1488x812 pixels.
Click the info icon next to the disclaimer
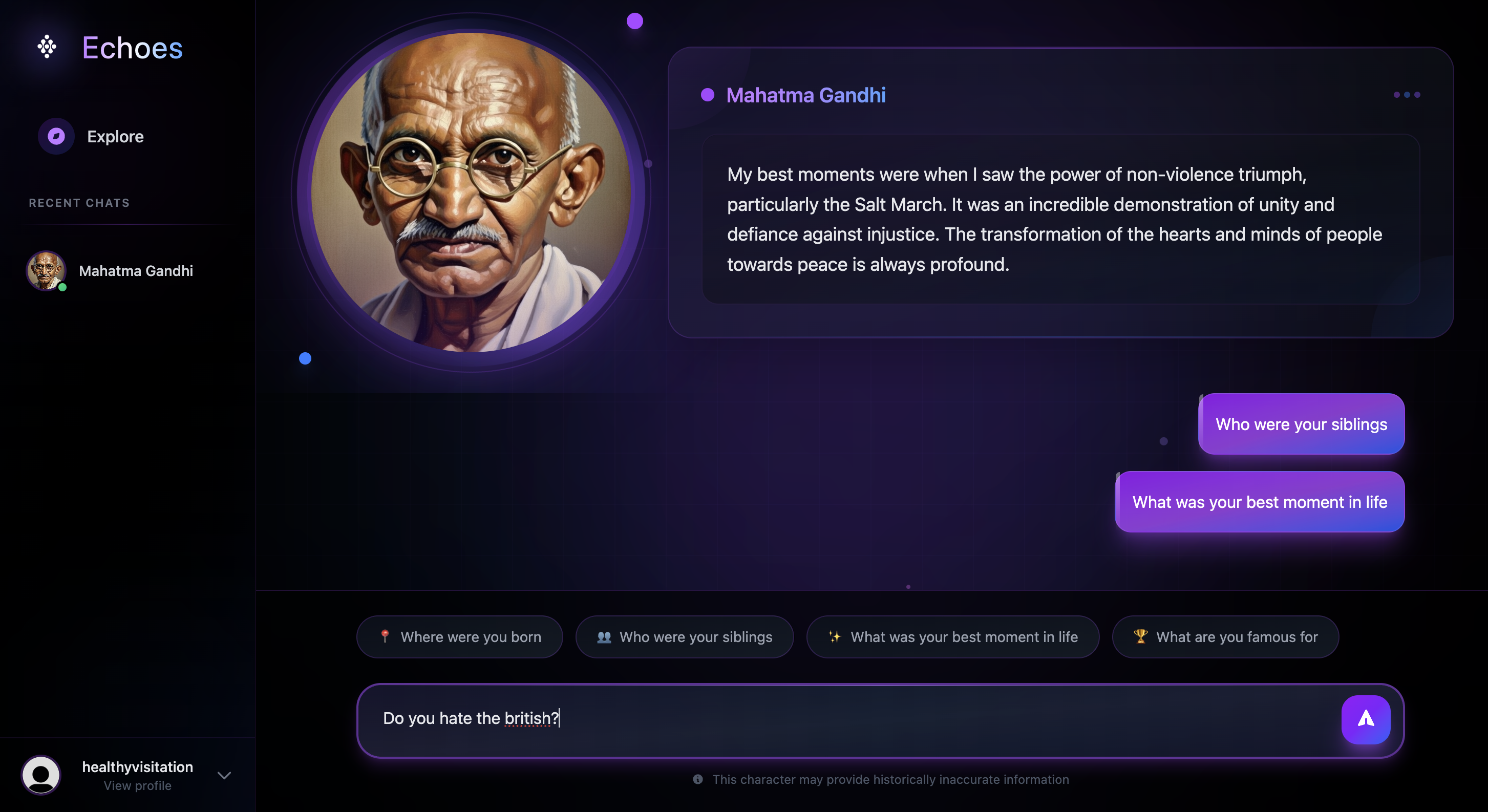(x=697, y=780)
